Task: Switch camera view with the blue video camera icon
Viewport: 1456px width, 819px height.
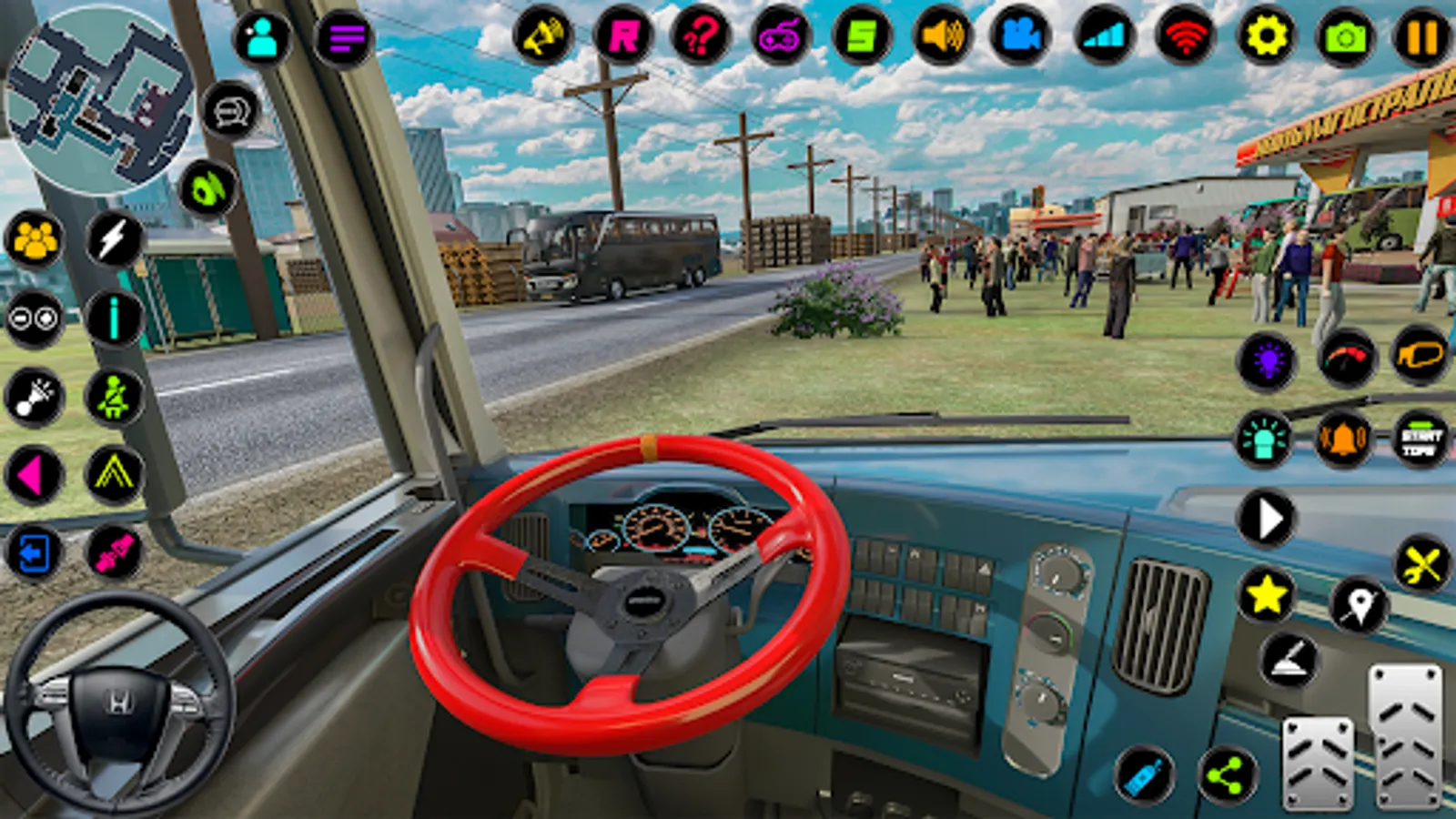Action: pos(1021,36)
